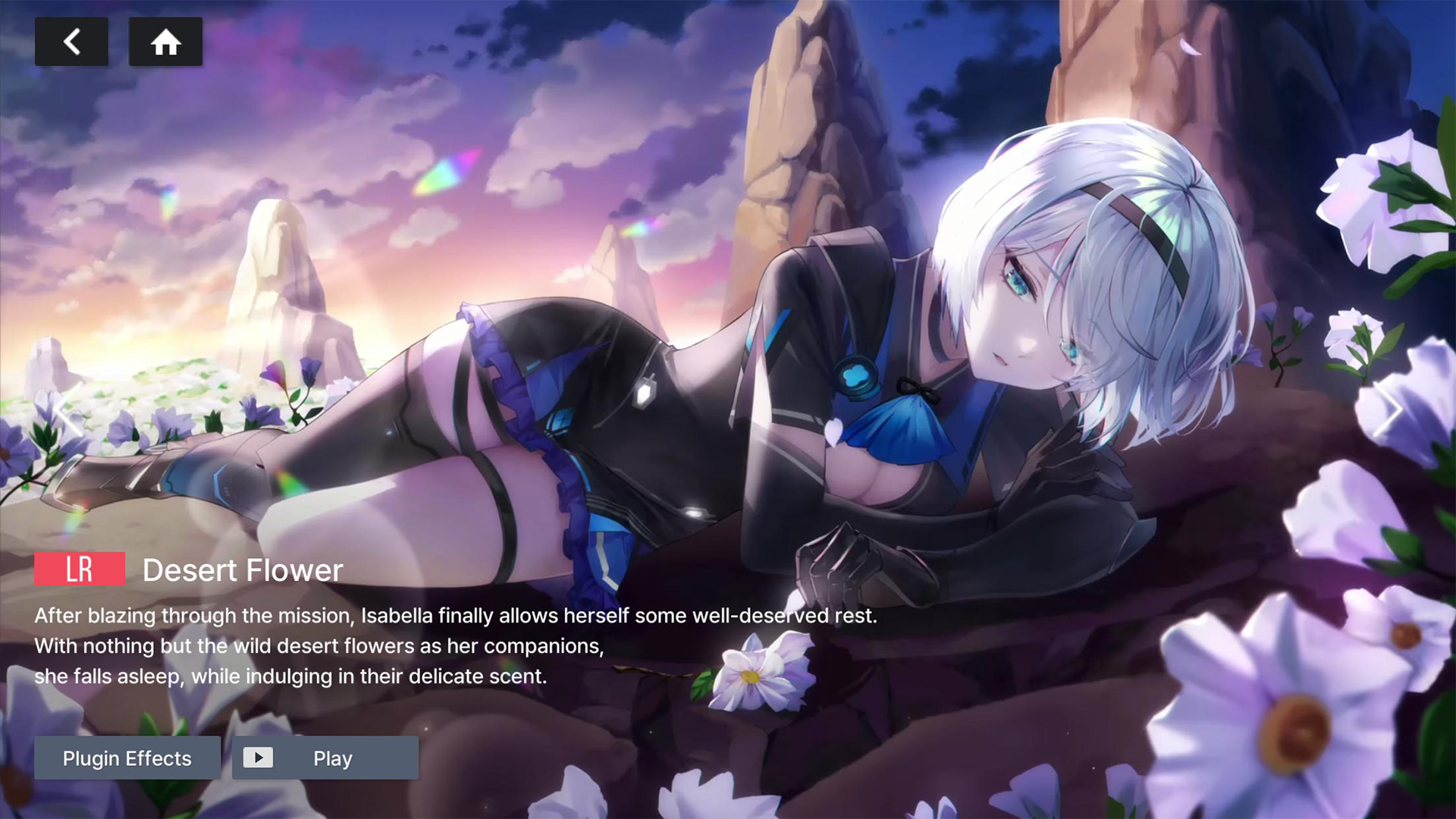Click the play triangle icon inside the Play button
Image resolution: width=1456 pixels, height=819 pixels.
[x=259, y=758]
